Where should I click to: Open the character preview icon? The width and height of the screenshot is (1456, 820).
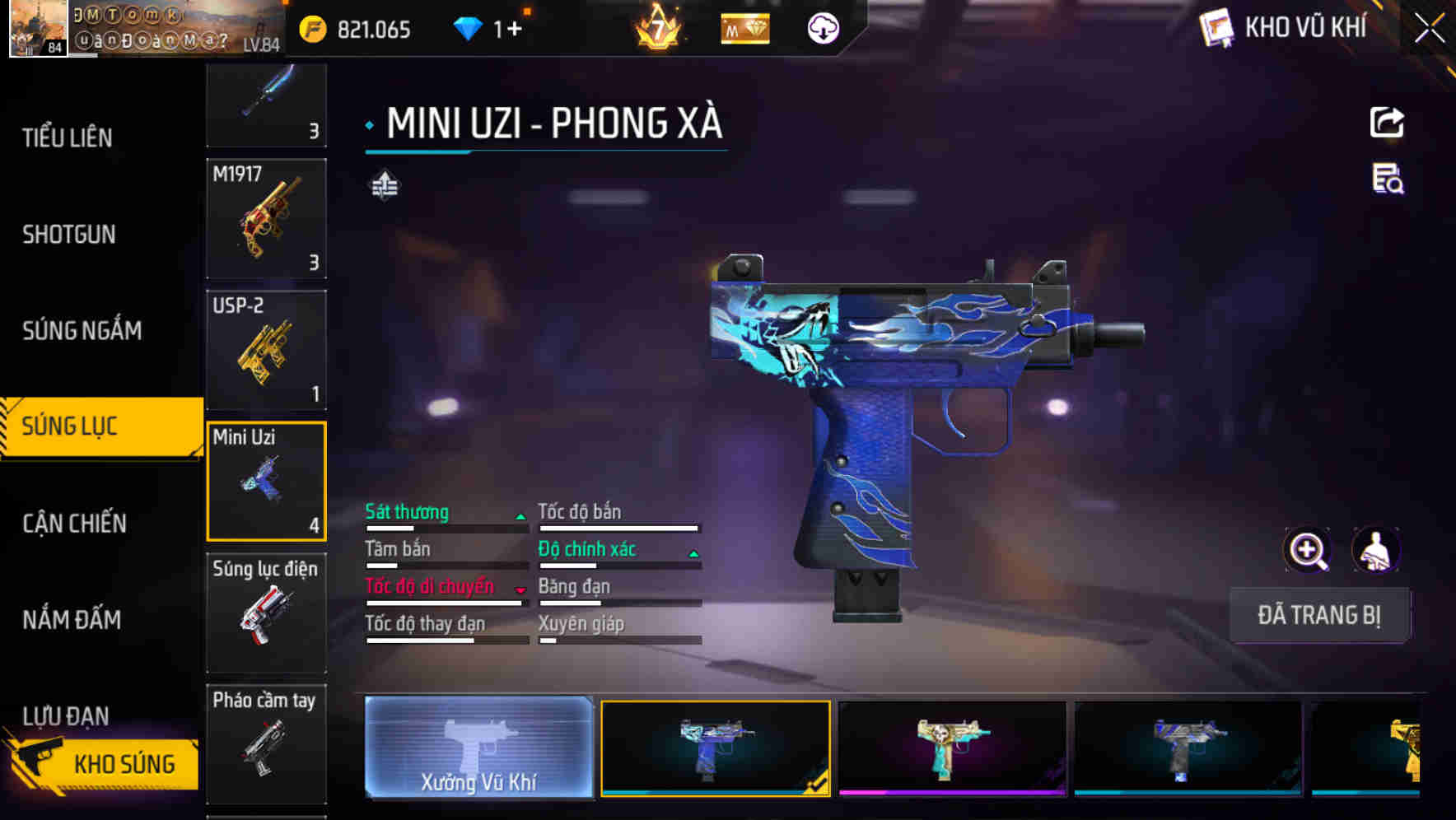pyautogui.click(x=1377, y=550)
